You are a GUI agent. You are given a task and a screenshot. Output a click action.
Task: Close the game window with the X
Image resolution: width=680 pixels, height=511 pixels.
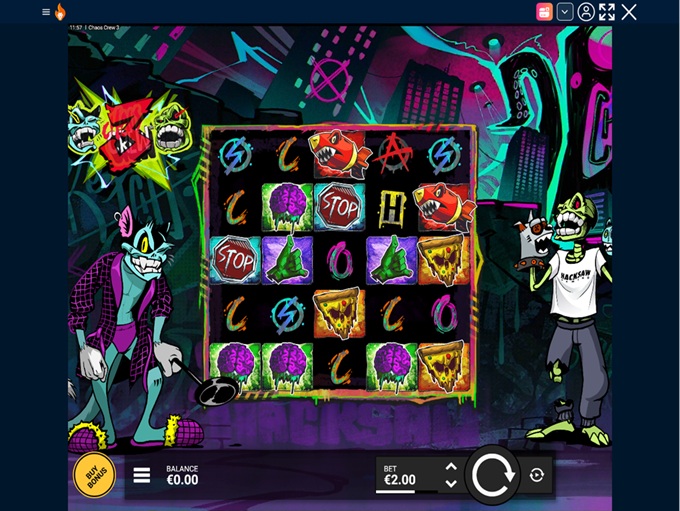point(629,12)
